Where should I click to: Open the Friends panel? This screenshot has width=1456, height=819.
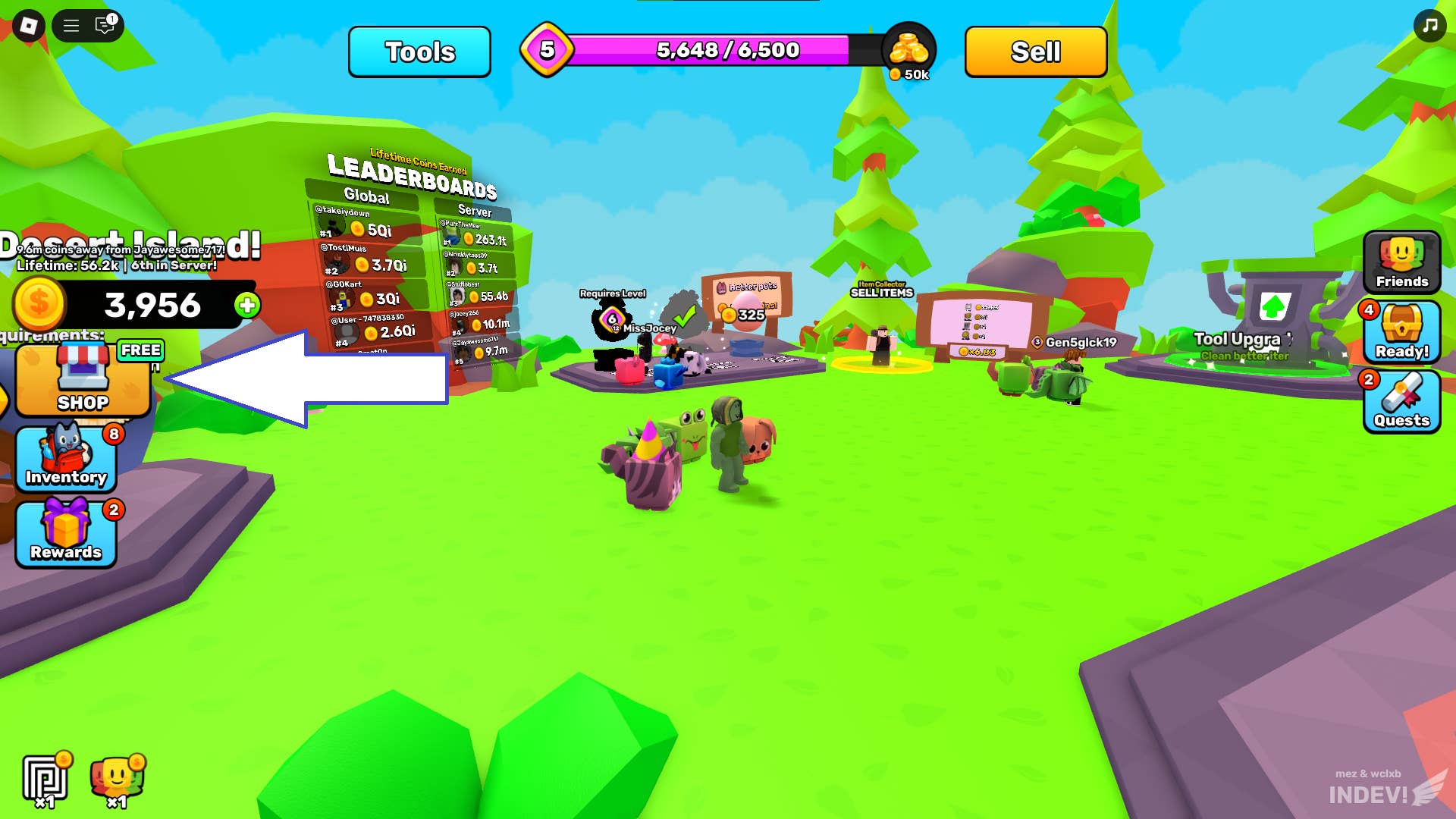(x=1401, y=262)
